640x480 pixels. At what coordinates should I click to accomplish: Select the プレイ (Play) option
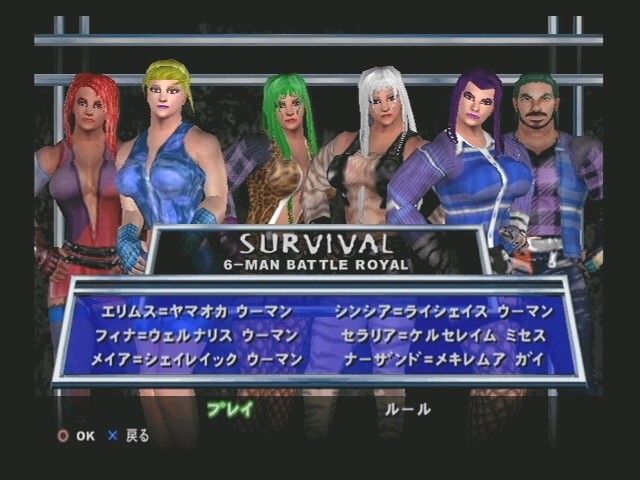229,409
